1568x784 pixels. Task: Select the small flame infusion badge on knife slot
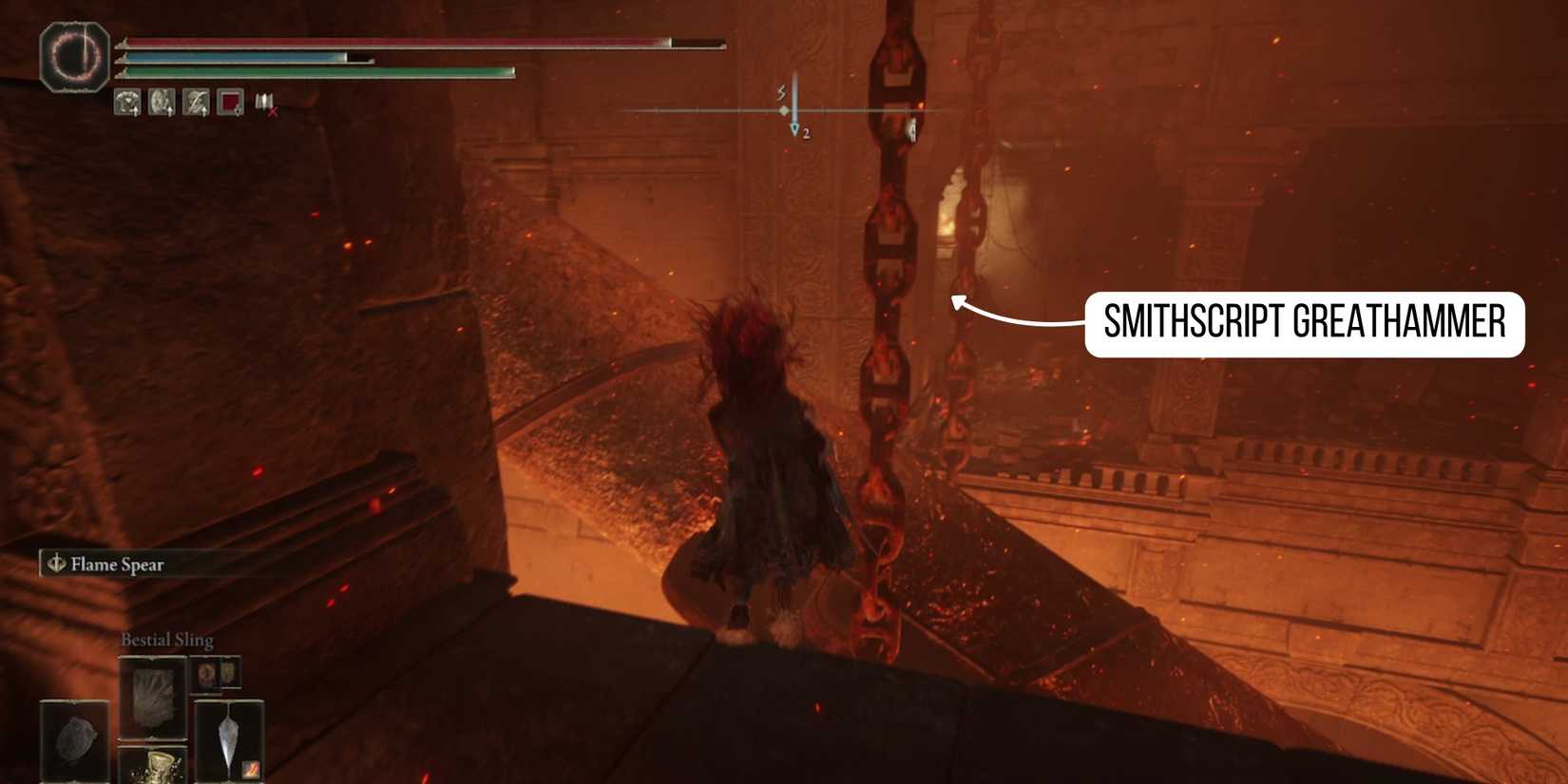pyautogui.click(x=251, y=769)
